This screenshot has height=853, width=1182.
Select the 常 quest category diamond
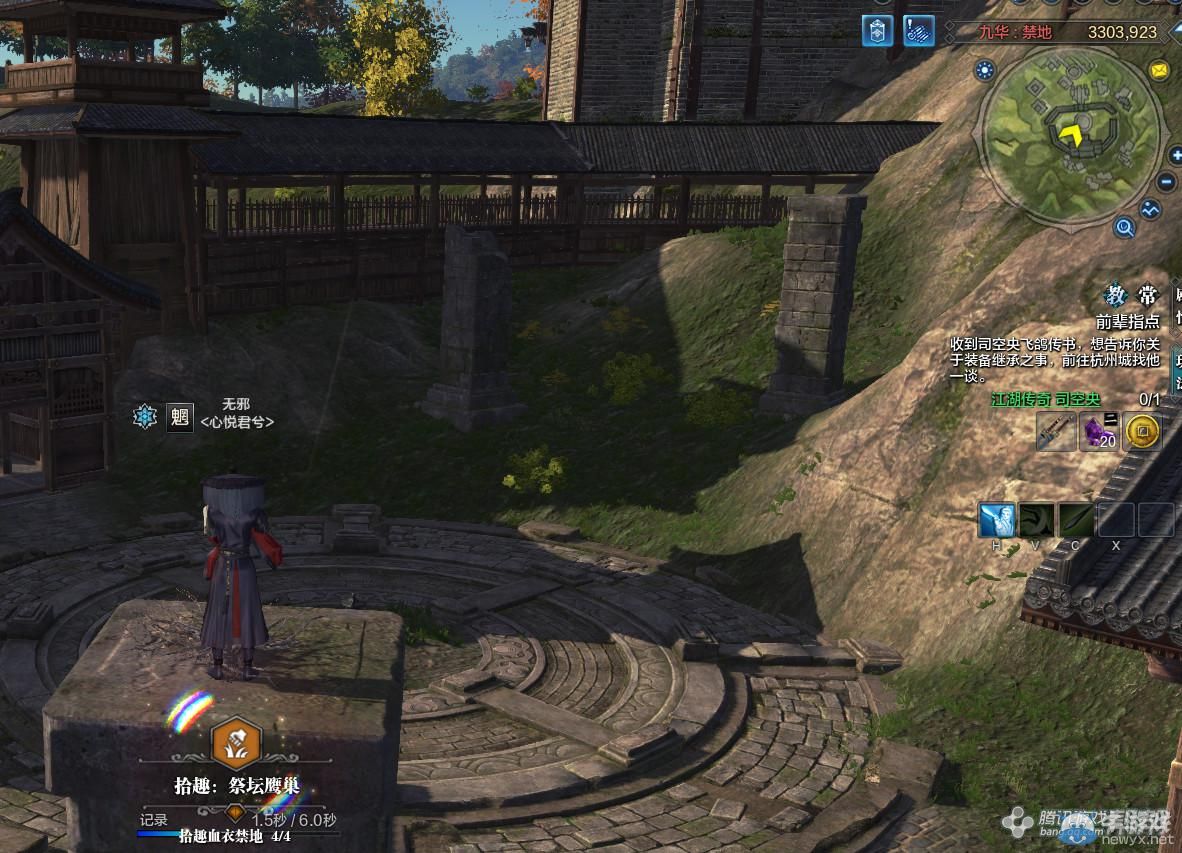[x=1147, y=296]
